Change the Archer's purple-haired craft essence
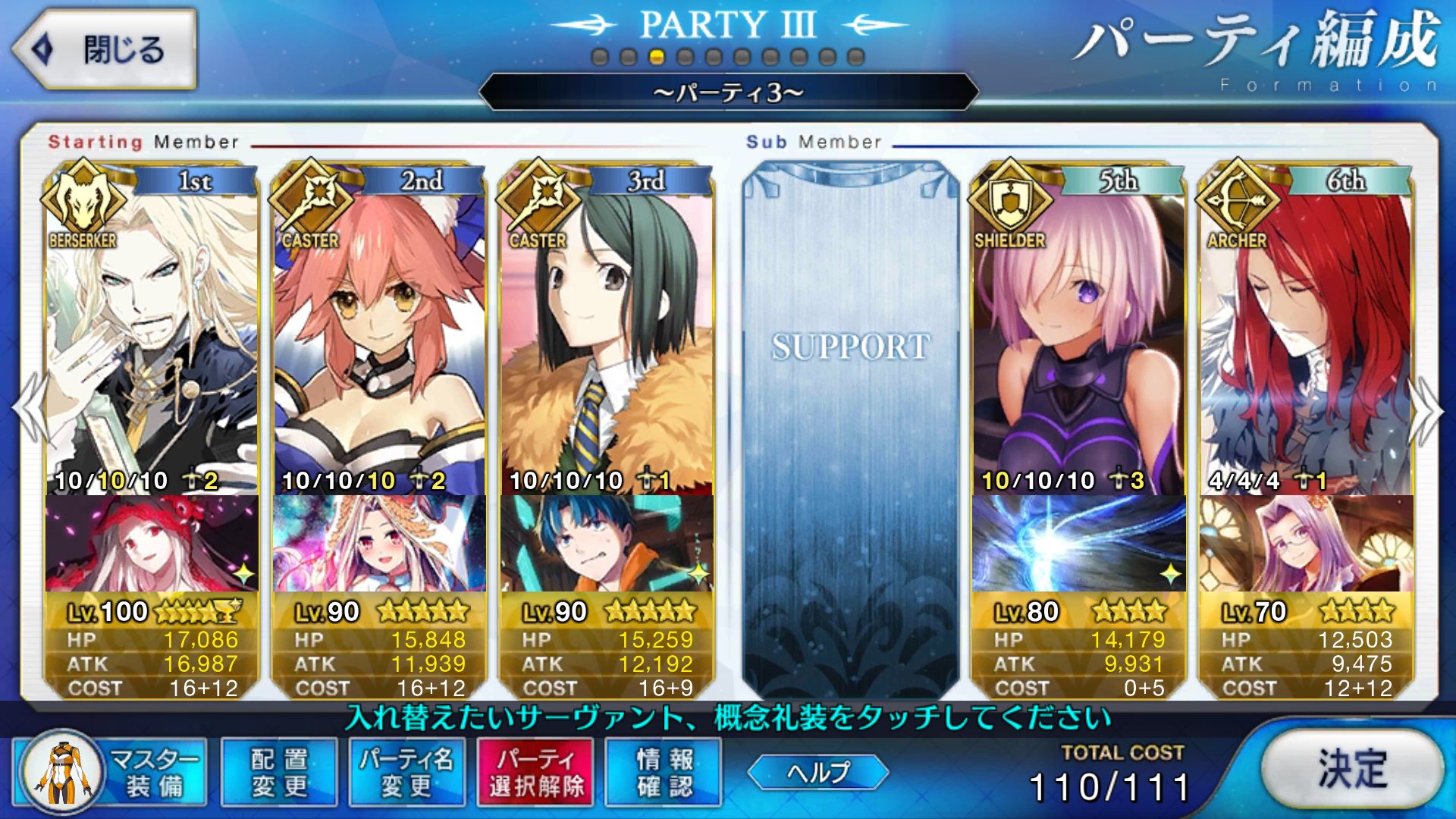This screenshot has width=1456, height=819. click(x=1306, y=543)
